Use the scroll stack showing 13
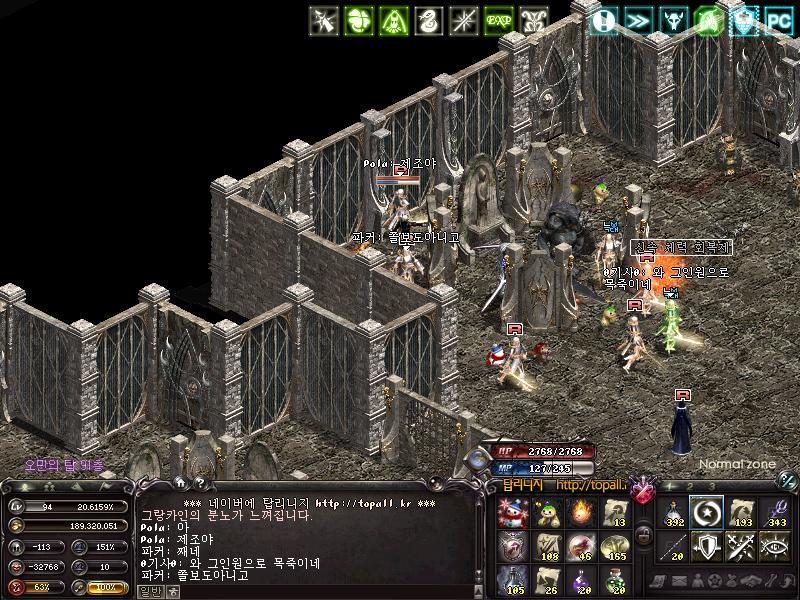 point(614,512)
